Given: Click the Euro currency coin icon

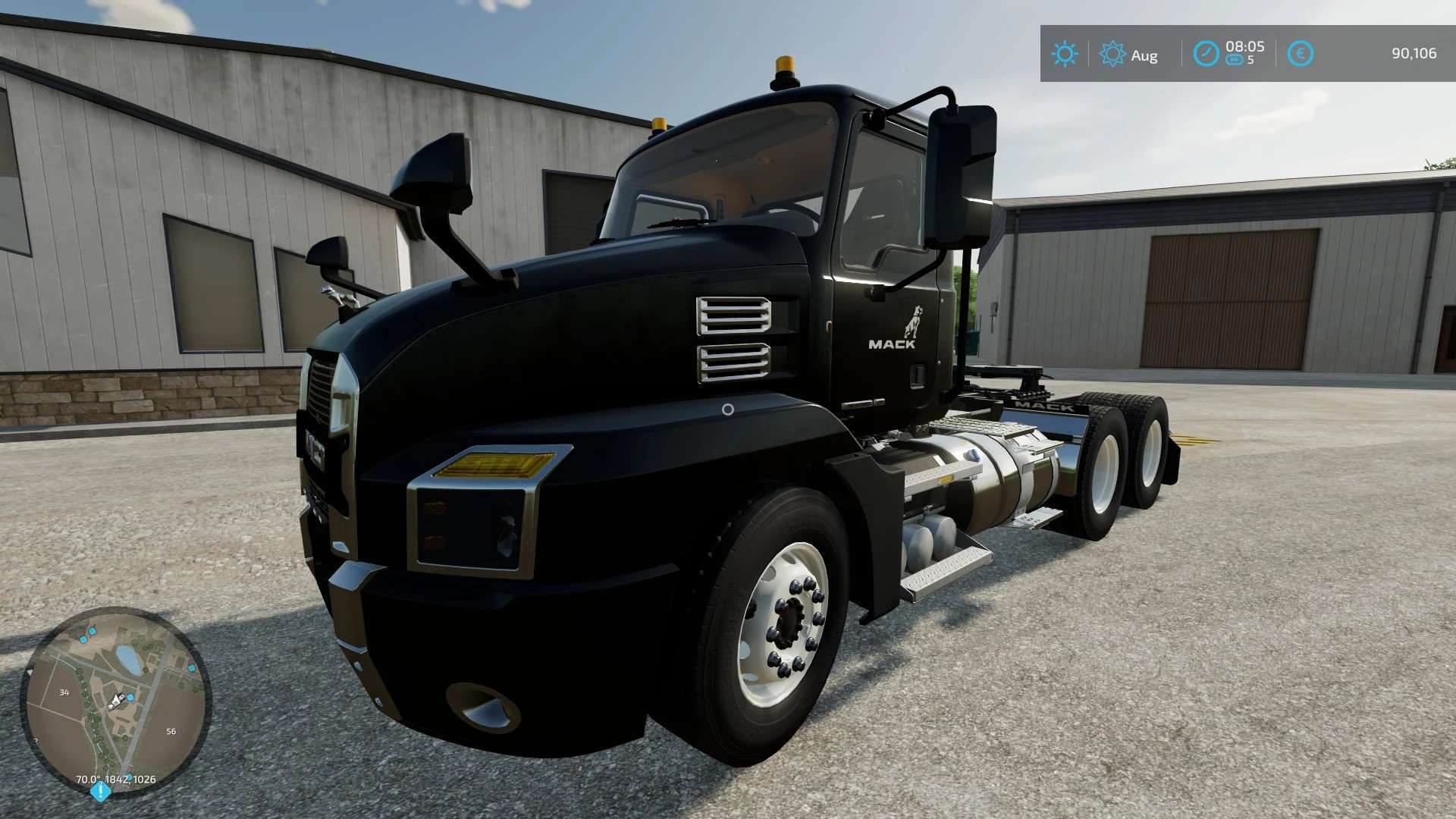Looking at the screenshot, I should pos(1301,53).
